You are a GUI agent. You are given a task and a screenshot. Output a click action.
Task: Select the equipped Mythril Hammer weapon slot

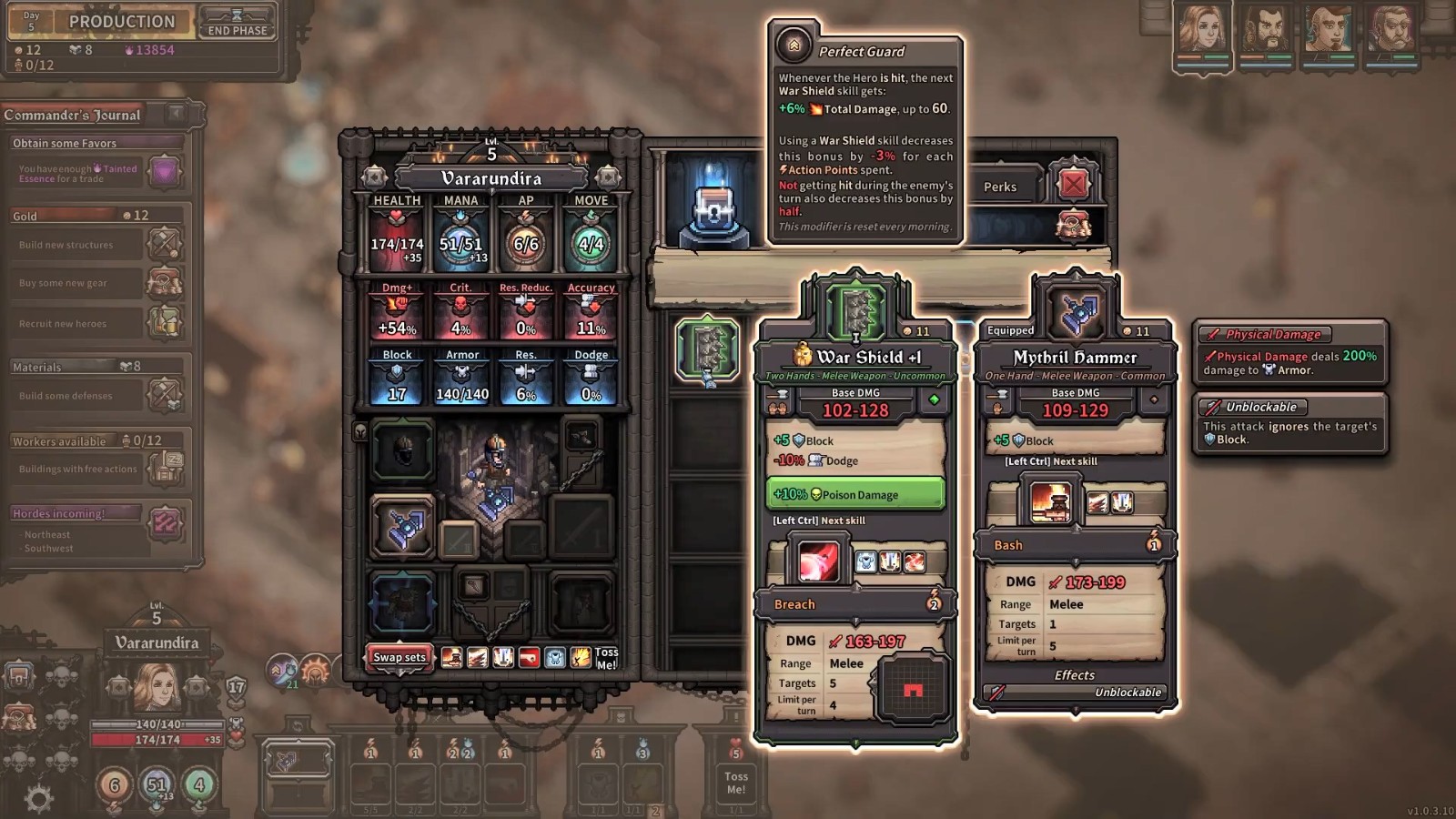[x=402, y=528]
